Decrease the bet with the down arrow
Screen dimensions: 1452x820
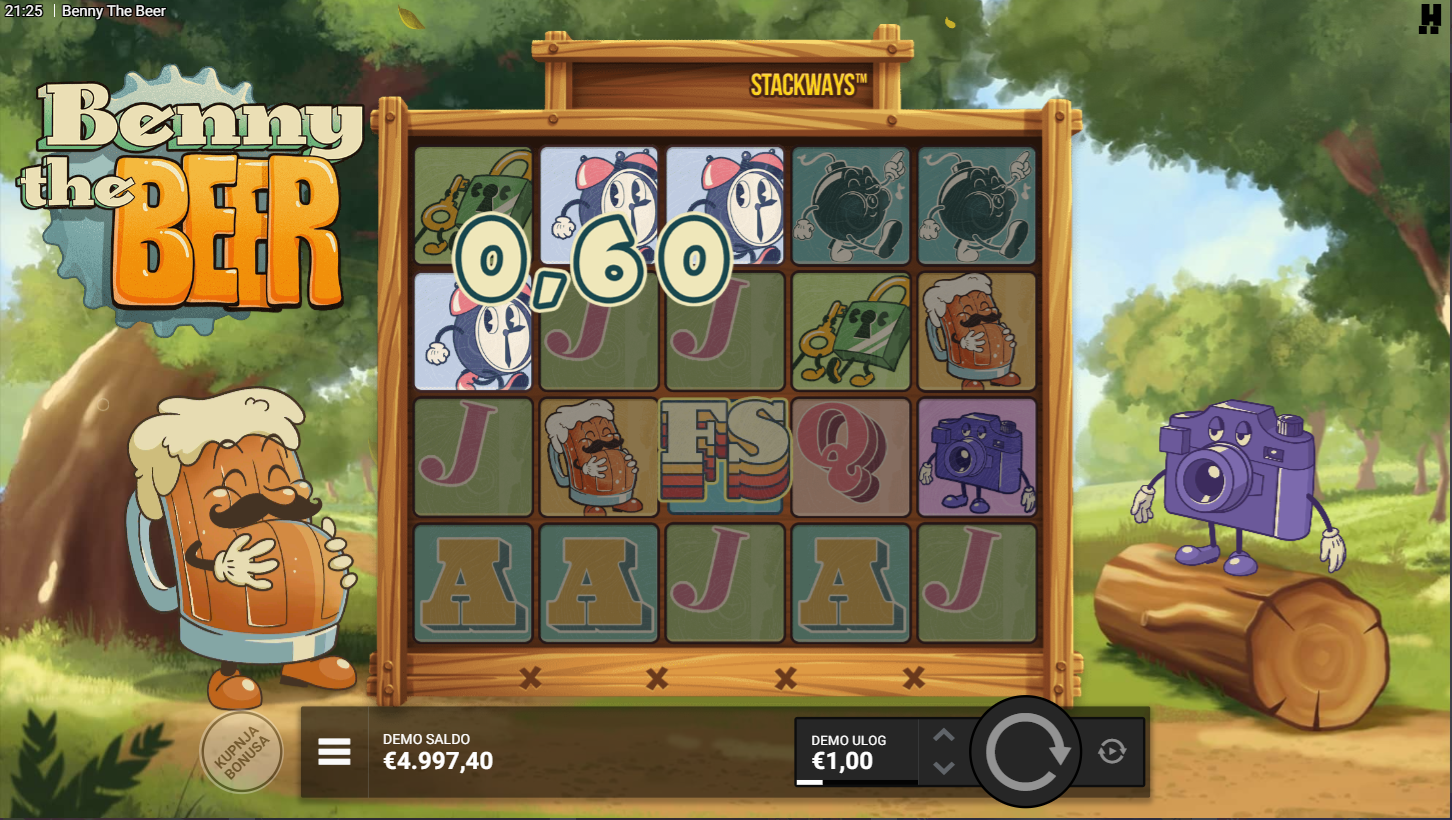[943, 768]
